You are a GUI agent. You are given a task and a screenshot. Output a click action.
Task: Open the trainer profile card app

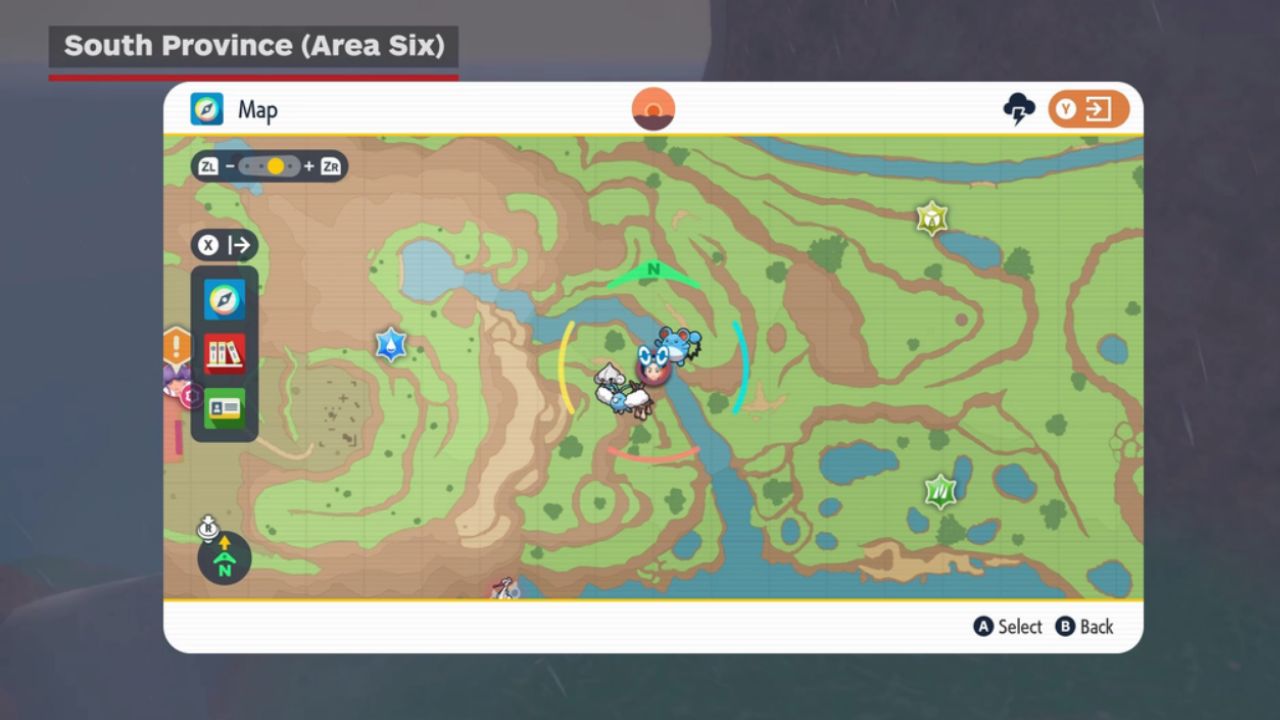coord(224,408)
